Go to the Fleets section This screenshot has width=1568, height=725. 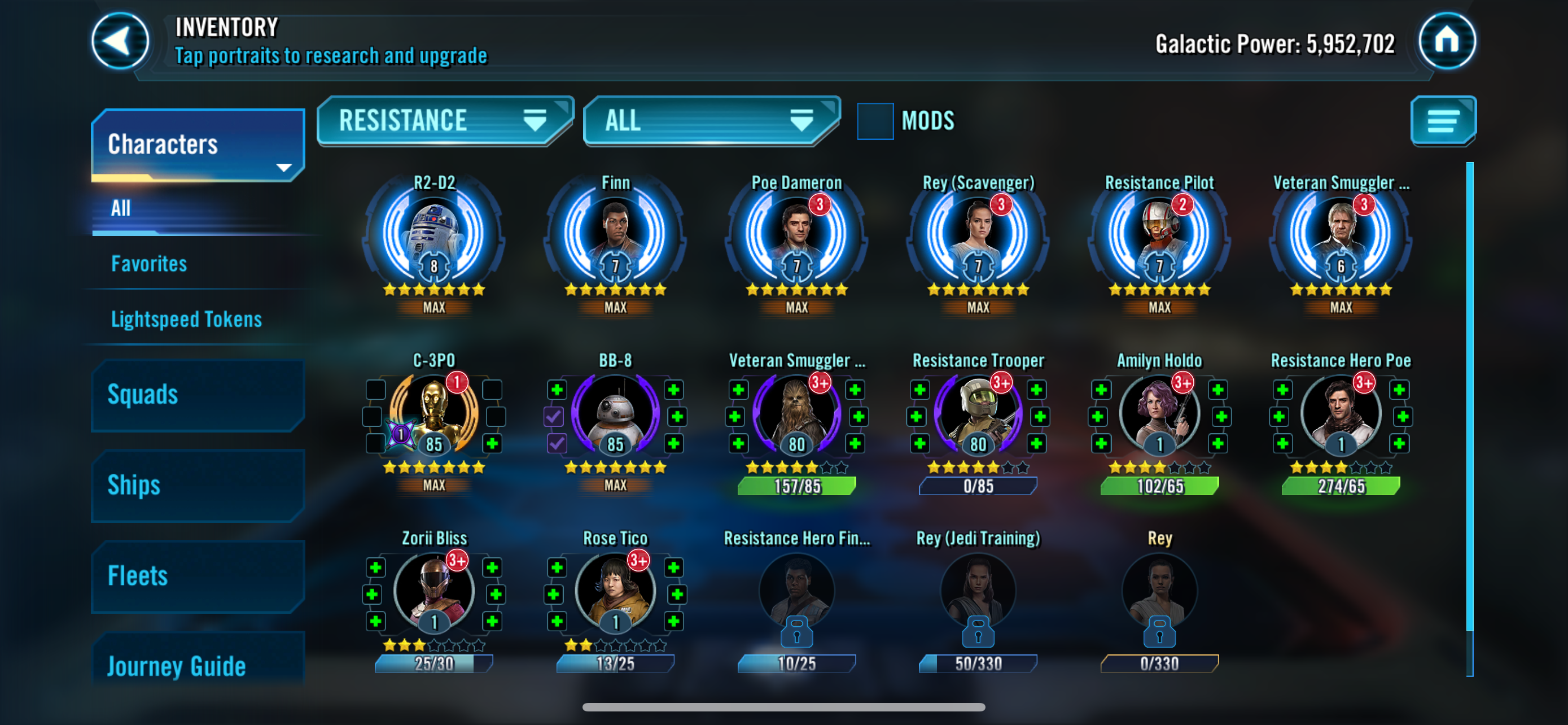[x=198, y=576]
